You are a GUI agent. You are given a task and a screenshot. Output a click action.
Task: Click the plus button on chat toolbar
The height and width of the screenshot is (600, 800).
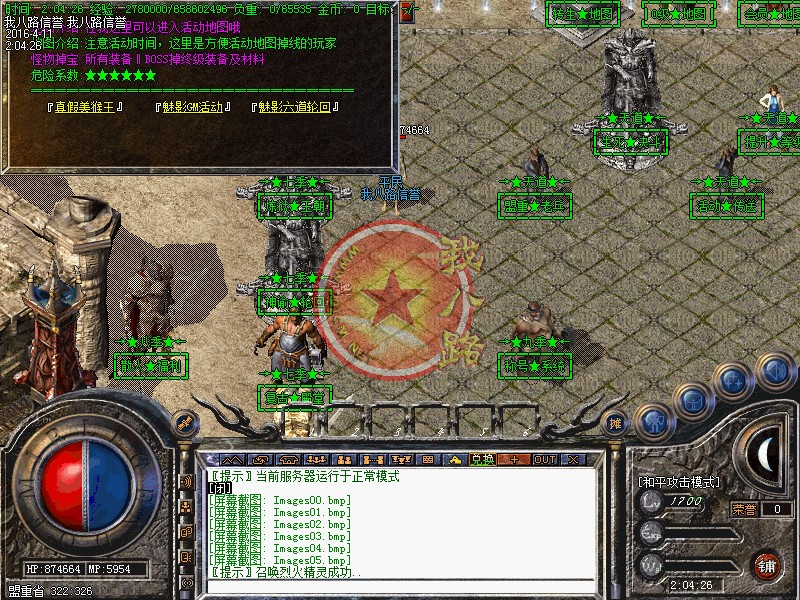pyautogui.click(x=514, y=459)
